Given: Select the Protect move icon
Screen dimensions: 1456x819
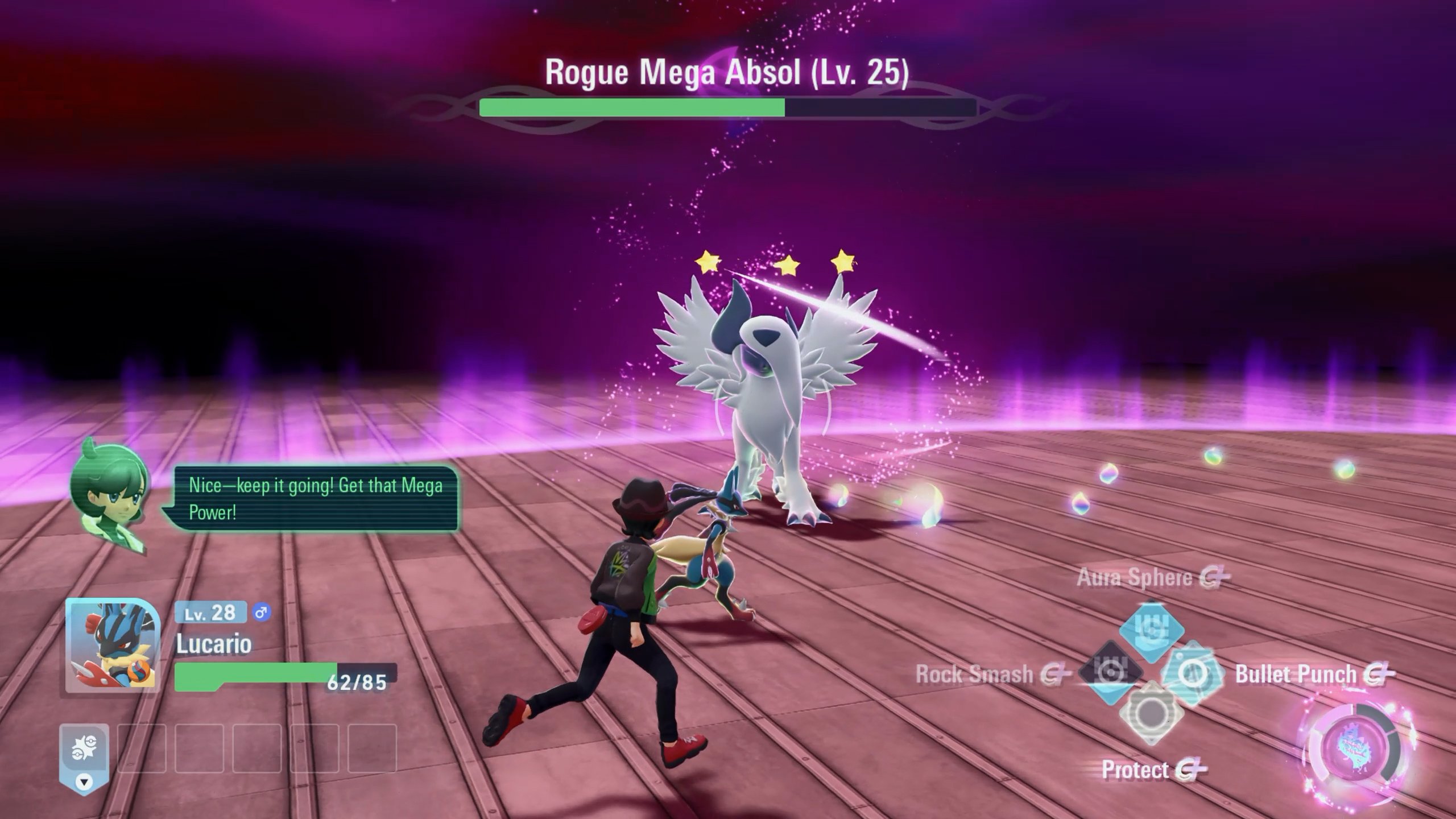Looking at the screenshot, I should point(1151,714).
